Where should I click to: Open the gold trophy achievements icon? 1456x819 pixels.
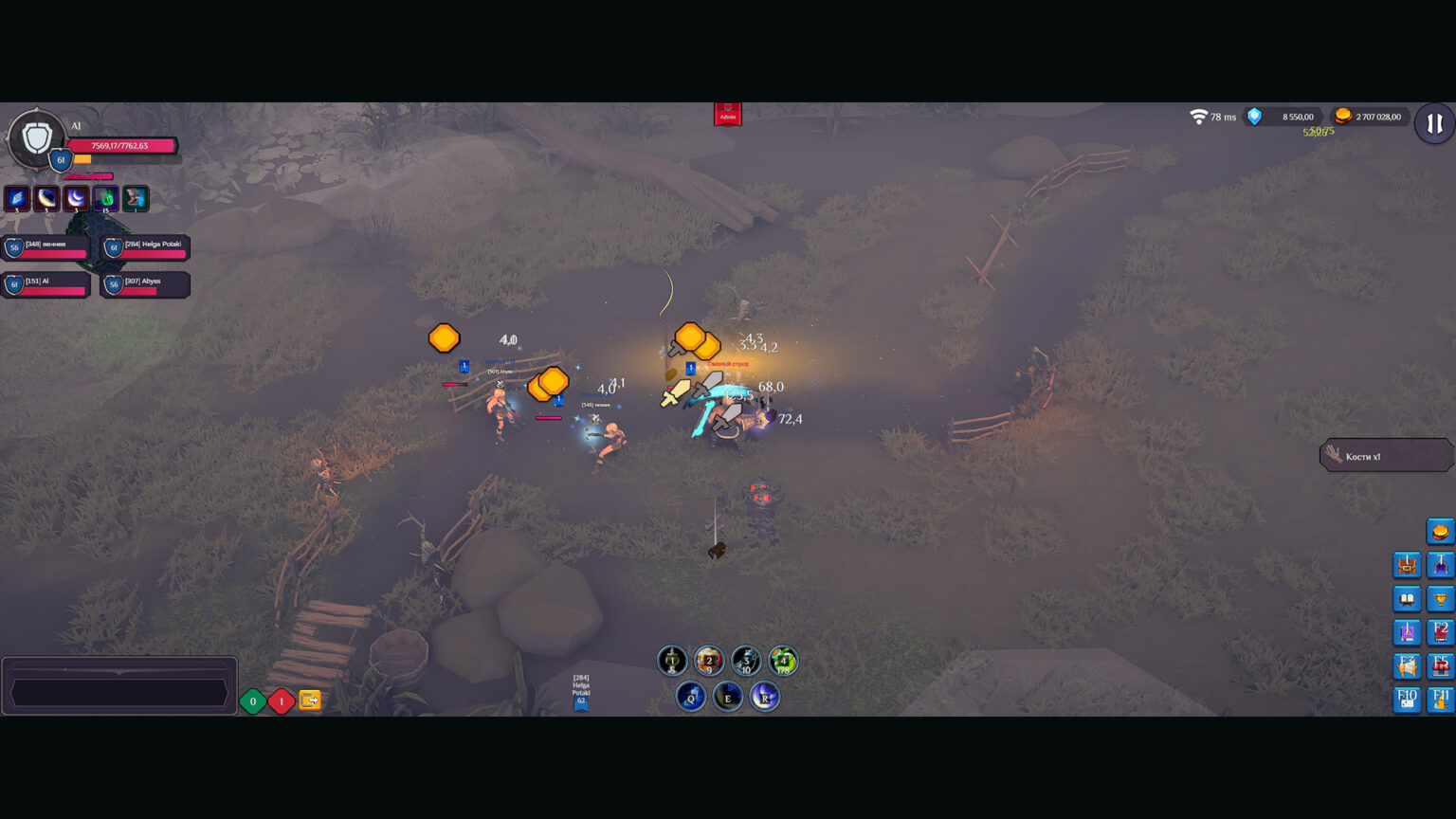1440,599
